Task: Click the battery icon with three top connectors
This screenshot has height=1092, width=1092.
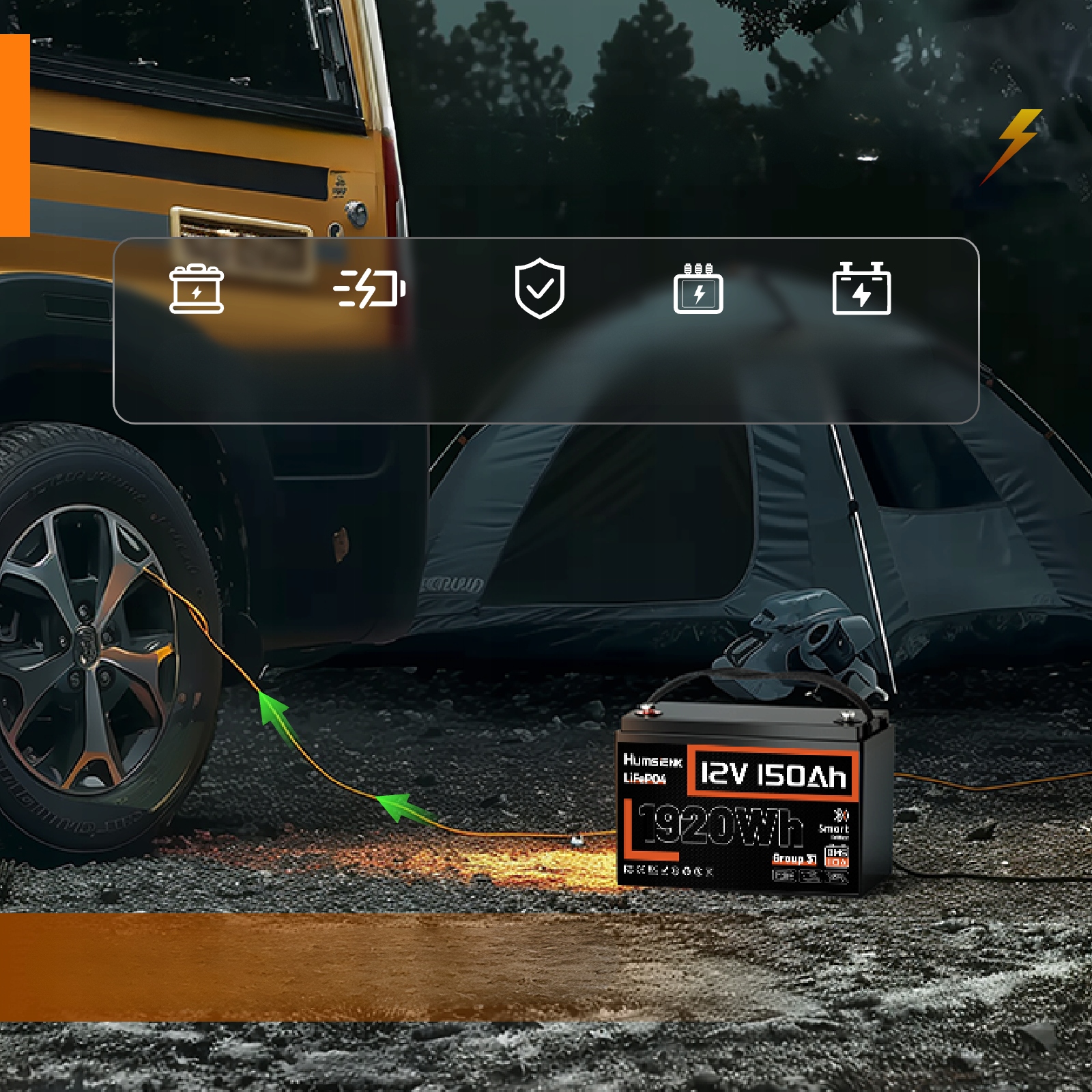Action: (x=698, y=289)
